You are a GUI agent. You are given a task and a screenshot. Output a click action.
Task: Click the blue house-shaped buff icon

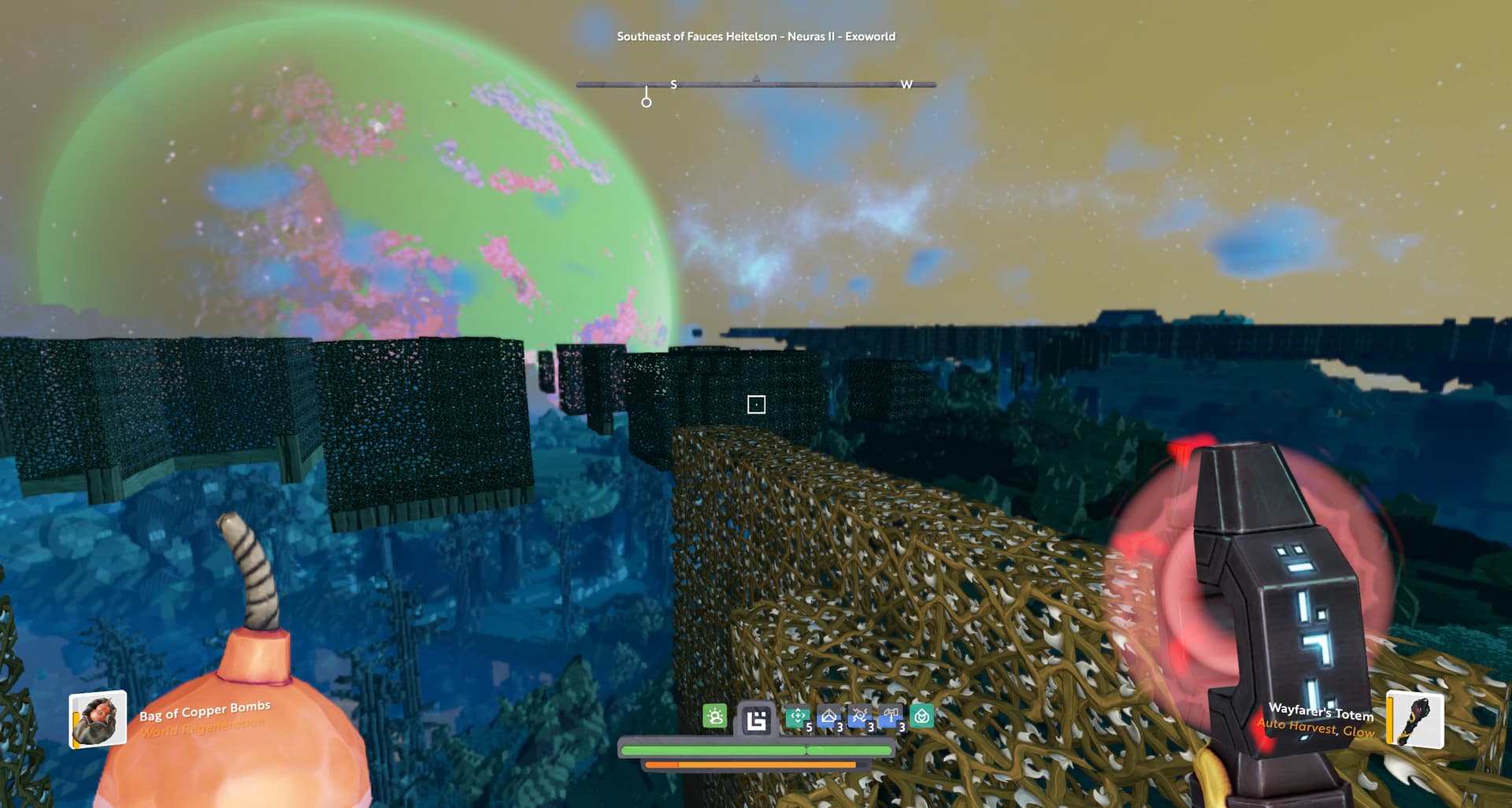coord(828,717)
